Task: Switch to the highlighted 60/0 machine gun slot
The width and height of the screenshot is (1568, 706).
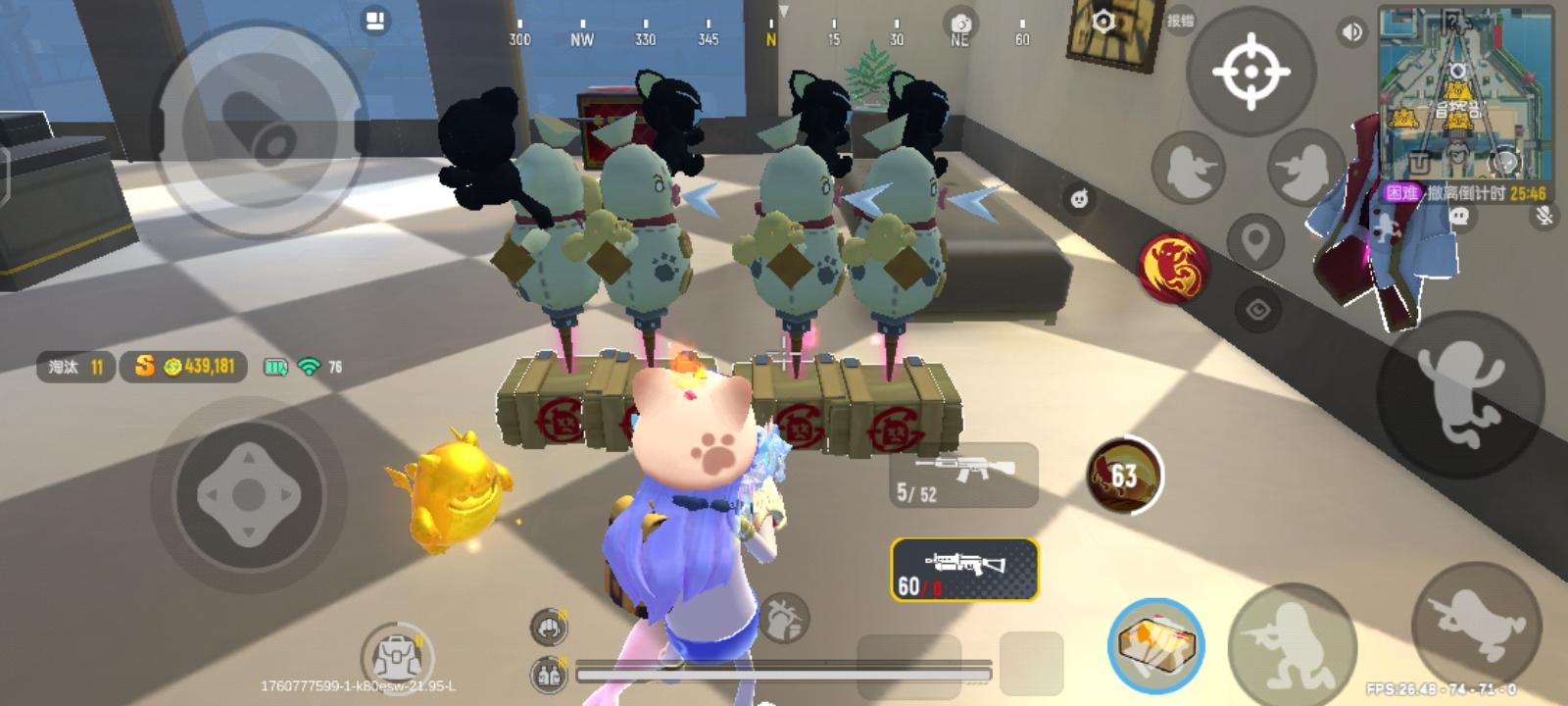Action: click(963, 567)
